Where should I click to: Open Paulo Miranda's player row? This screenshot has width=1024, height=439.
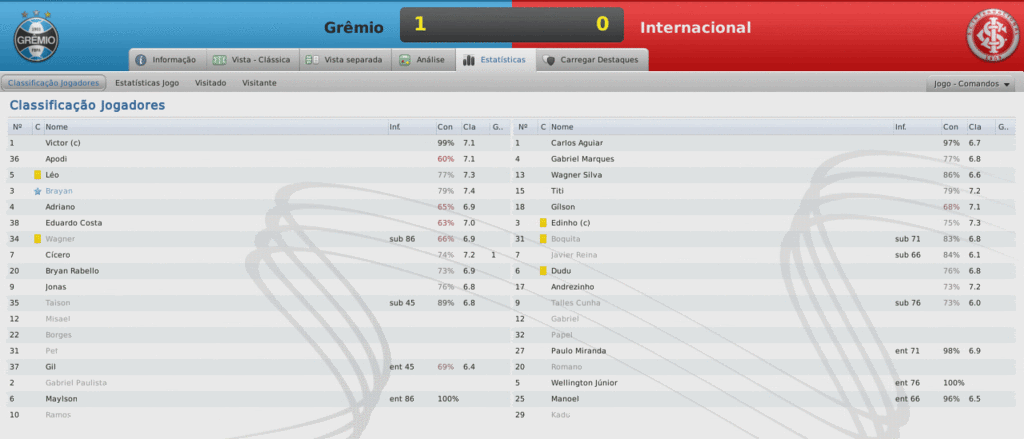[582, 350]
